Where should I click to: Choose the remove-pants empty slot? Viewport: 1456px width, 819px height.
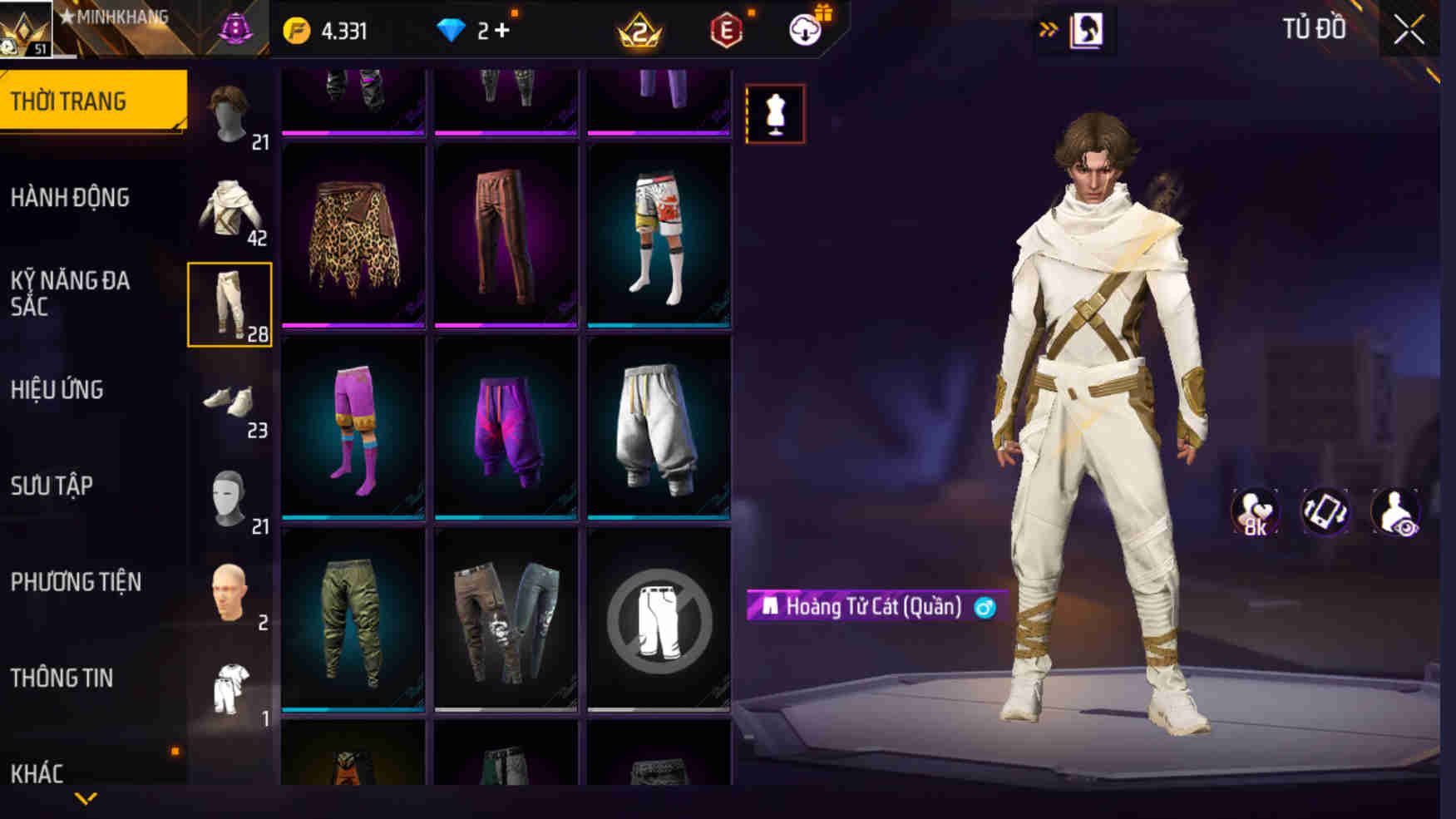click(x=659, y=620)
